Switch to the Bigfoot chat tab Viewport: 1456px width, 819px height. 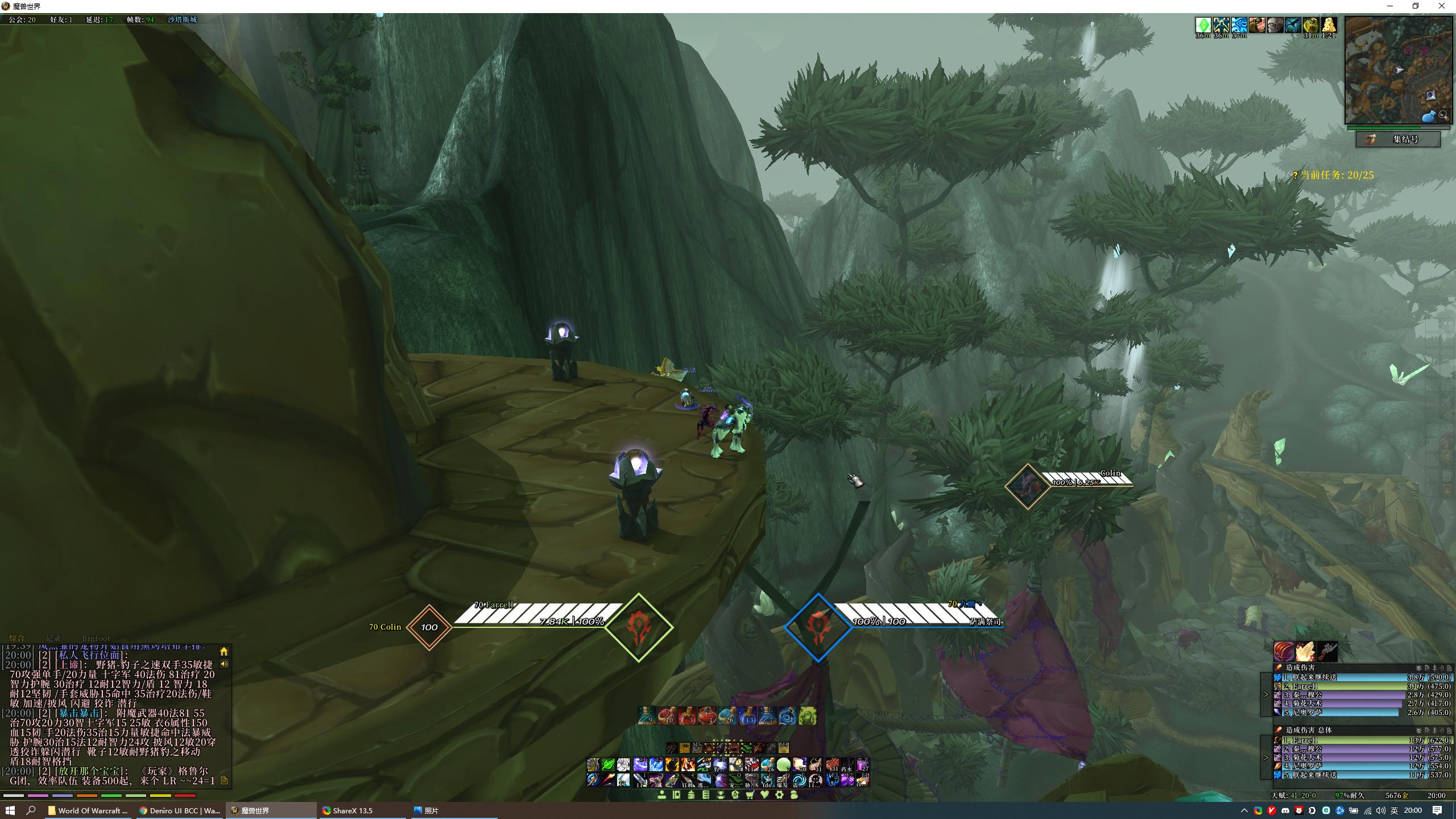pos(96,638)
